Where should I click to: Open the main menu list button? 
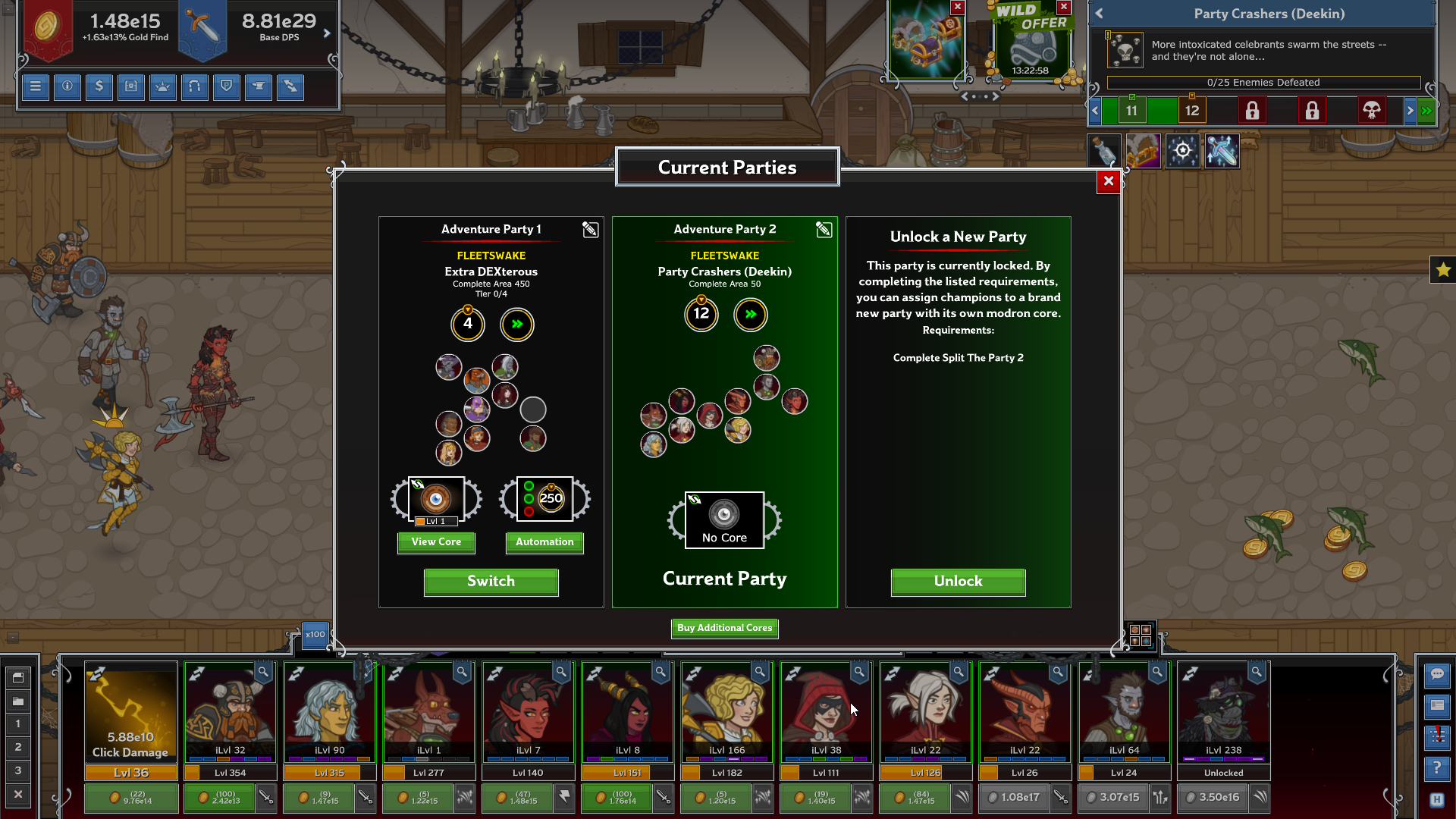pos(36,86)
